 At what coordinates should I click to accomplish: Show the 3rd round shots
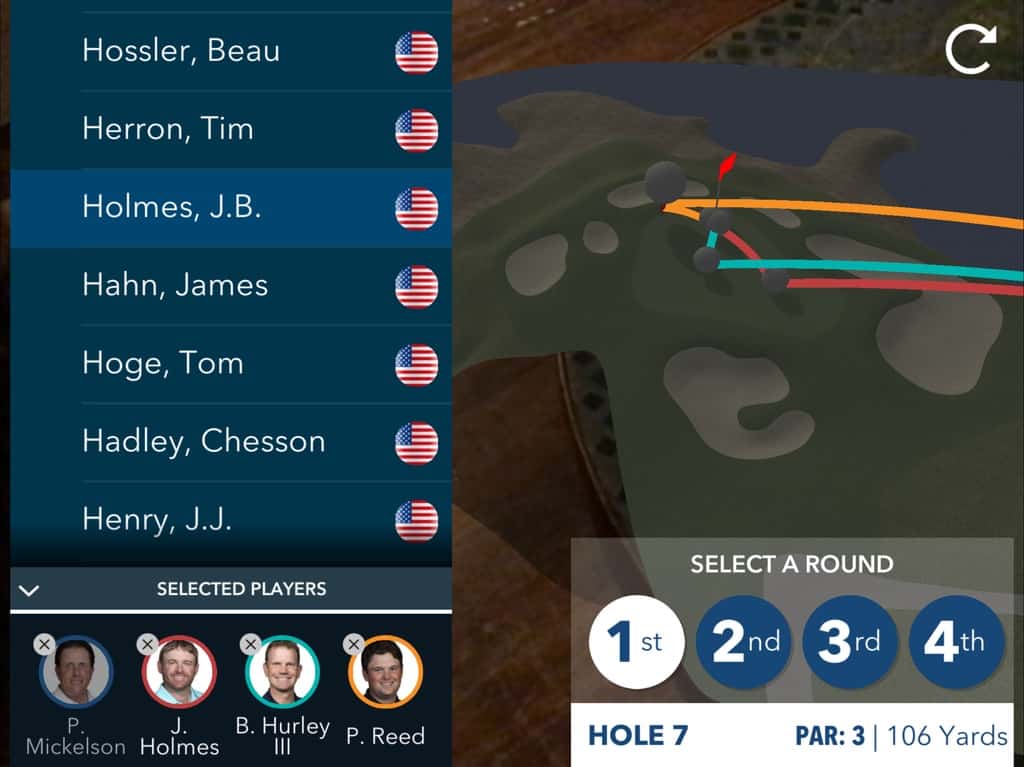pos(849,642)
